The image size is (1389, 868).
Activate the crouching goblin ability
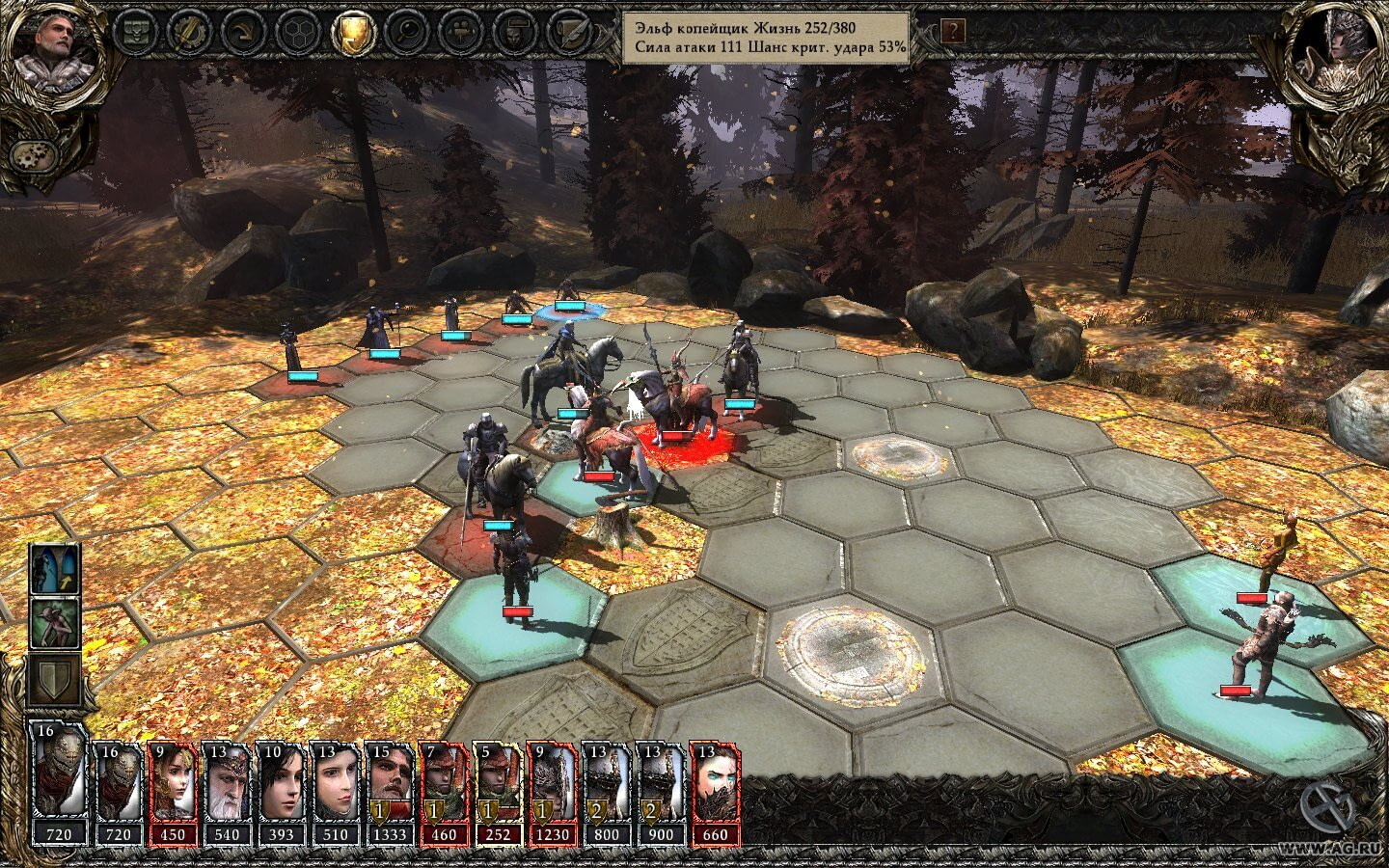[x=55, y=623]
